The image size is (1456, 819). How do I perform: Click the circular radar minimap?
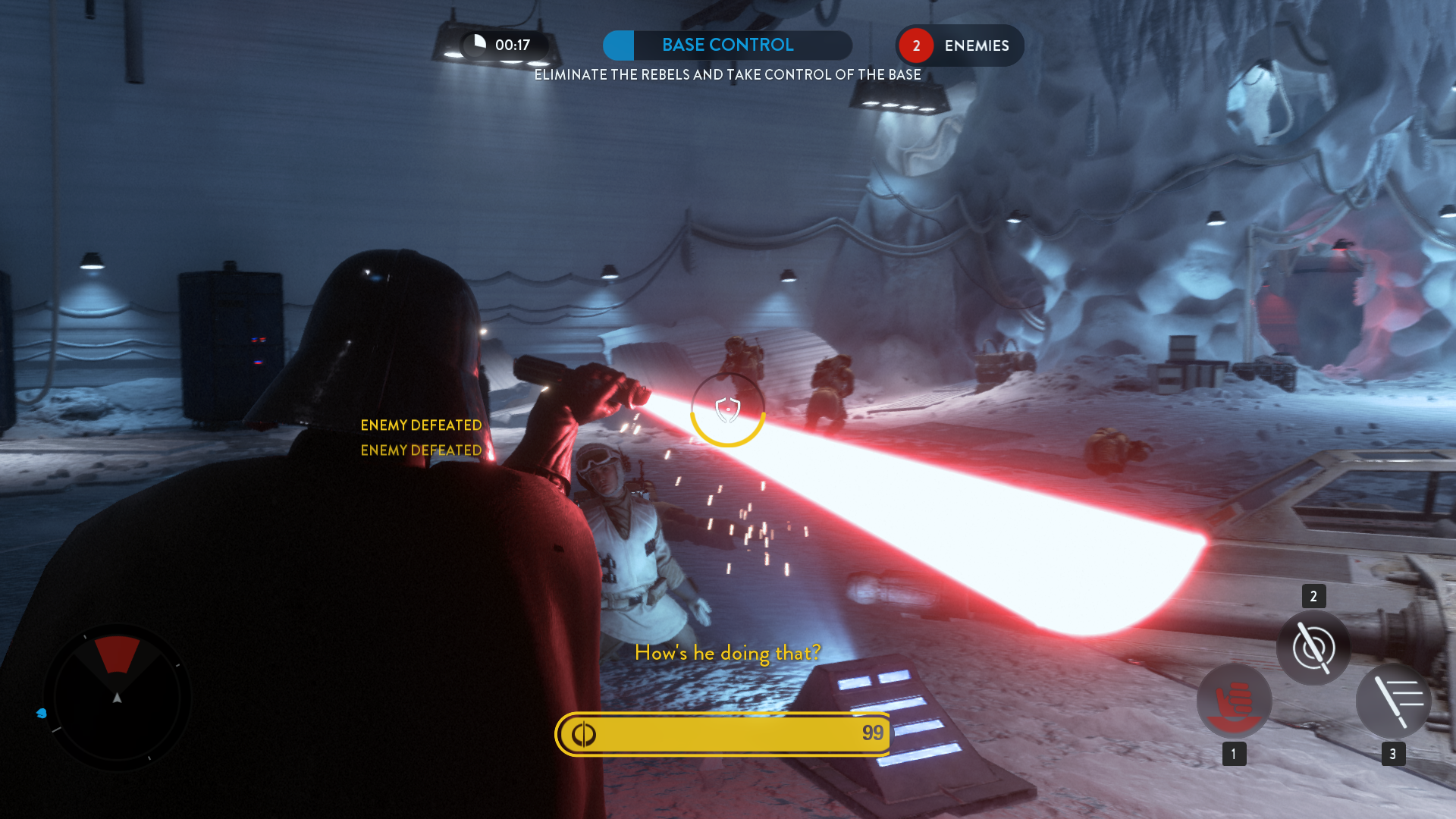point(118,697)
